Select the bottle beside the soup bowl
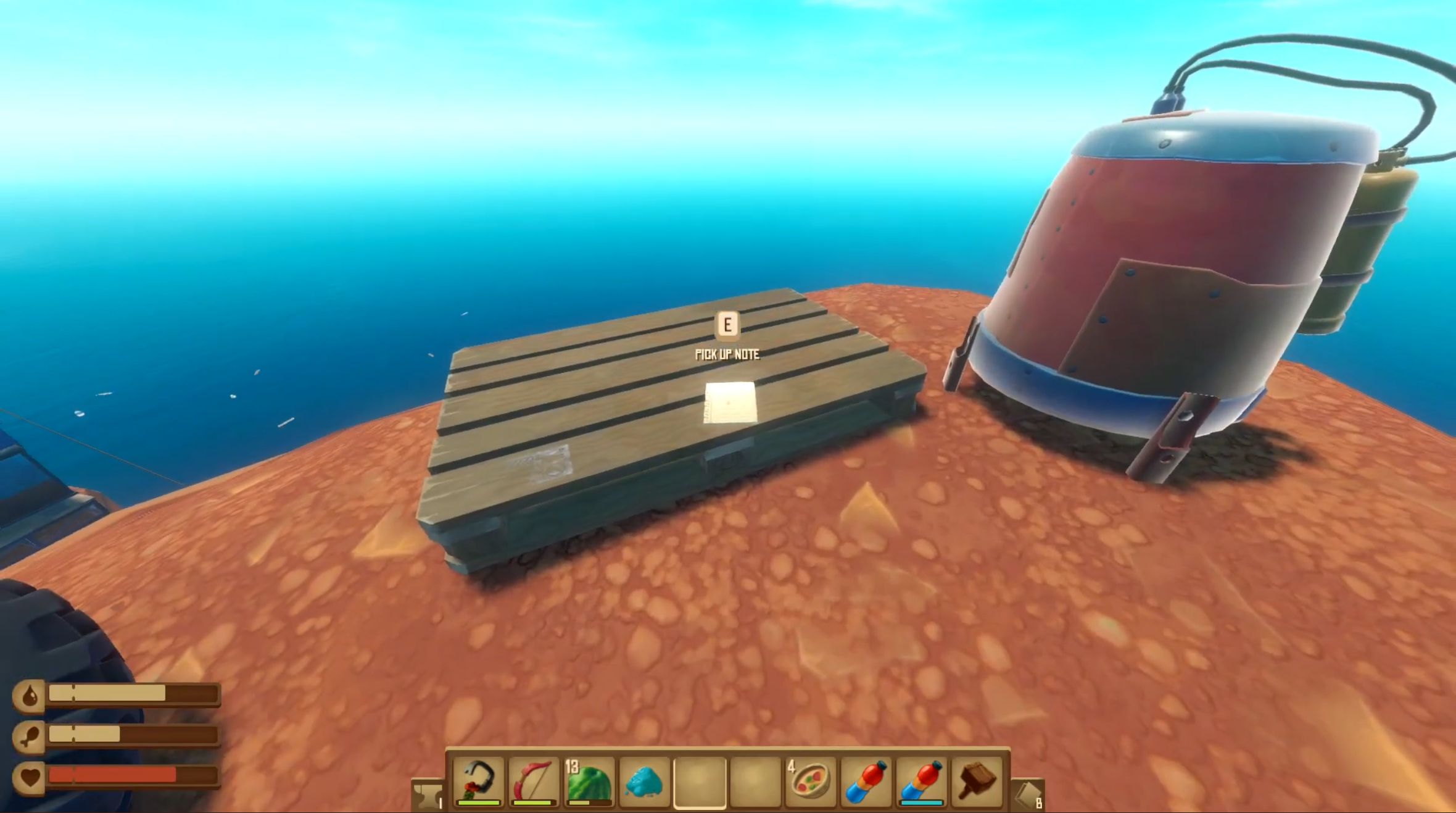The image size is (1456, 813). [x=866, y=782]
